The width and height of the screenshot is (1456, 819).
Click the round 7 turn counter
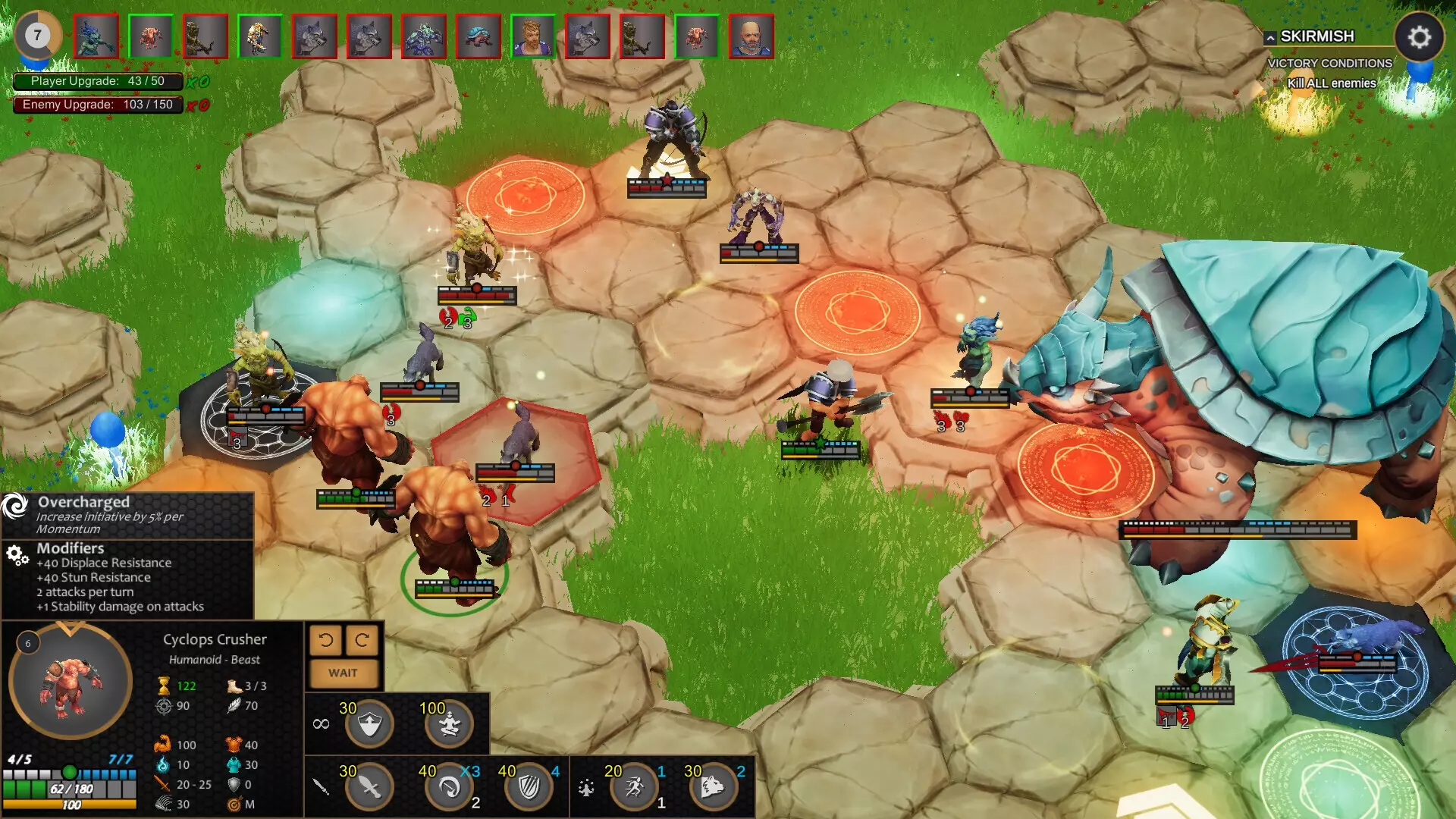pyautogui.click(x=37, y=35)
